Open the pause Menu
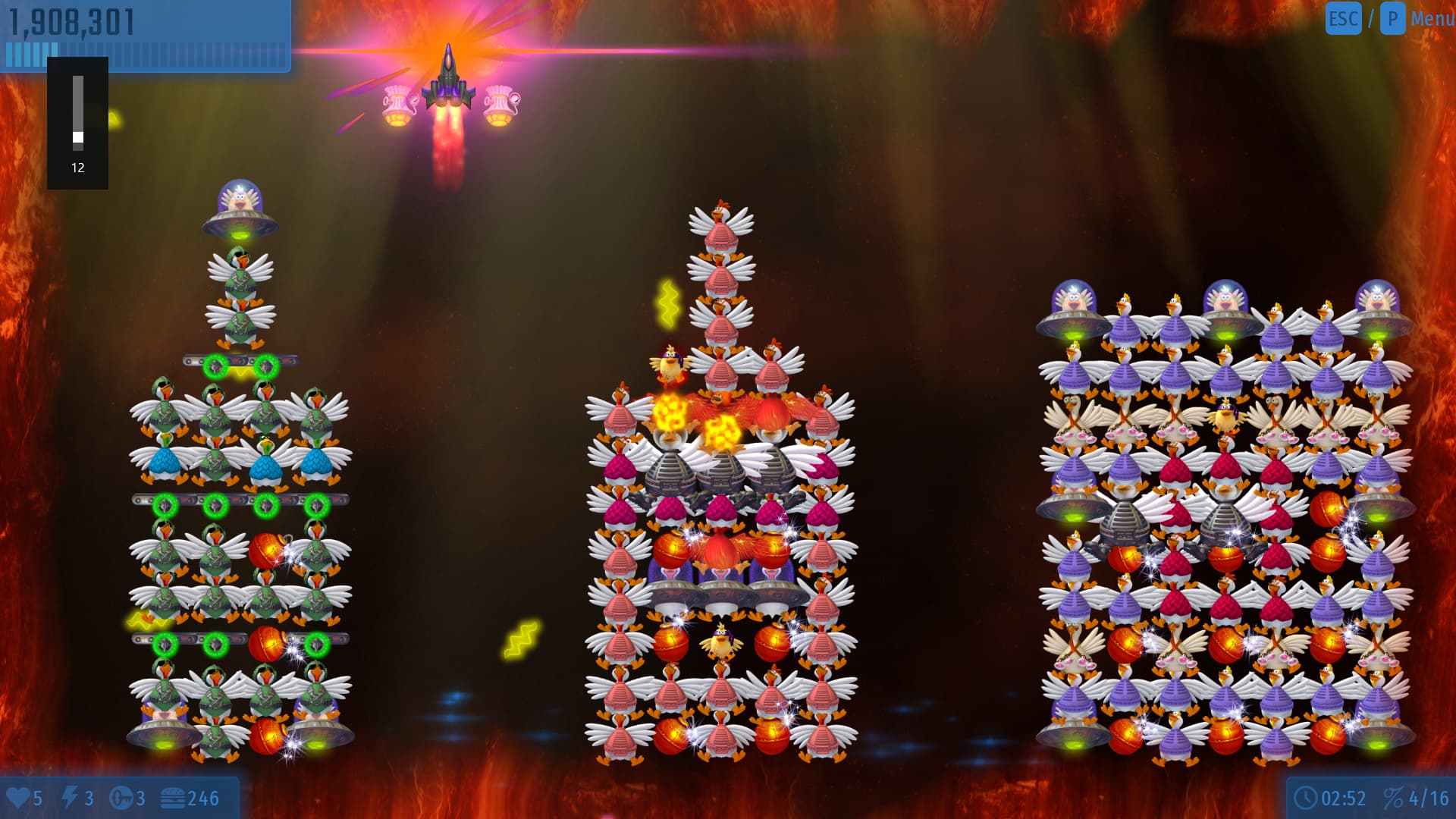Viewport: 1456px width, 819px height. tap(1430, 18)
